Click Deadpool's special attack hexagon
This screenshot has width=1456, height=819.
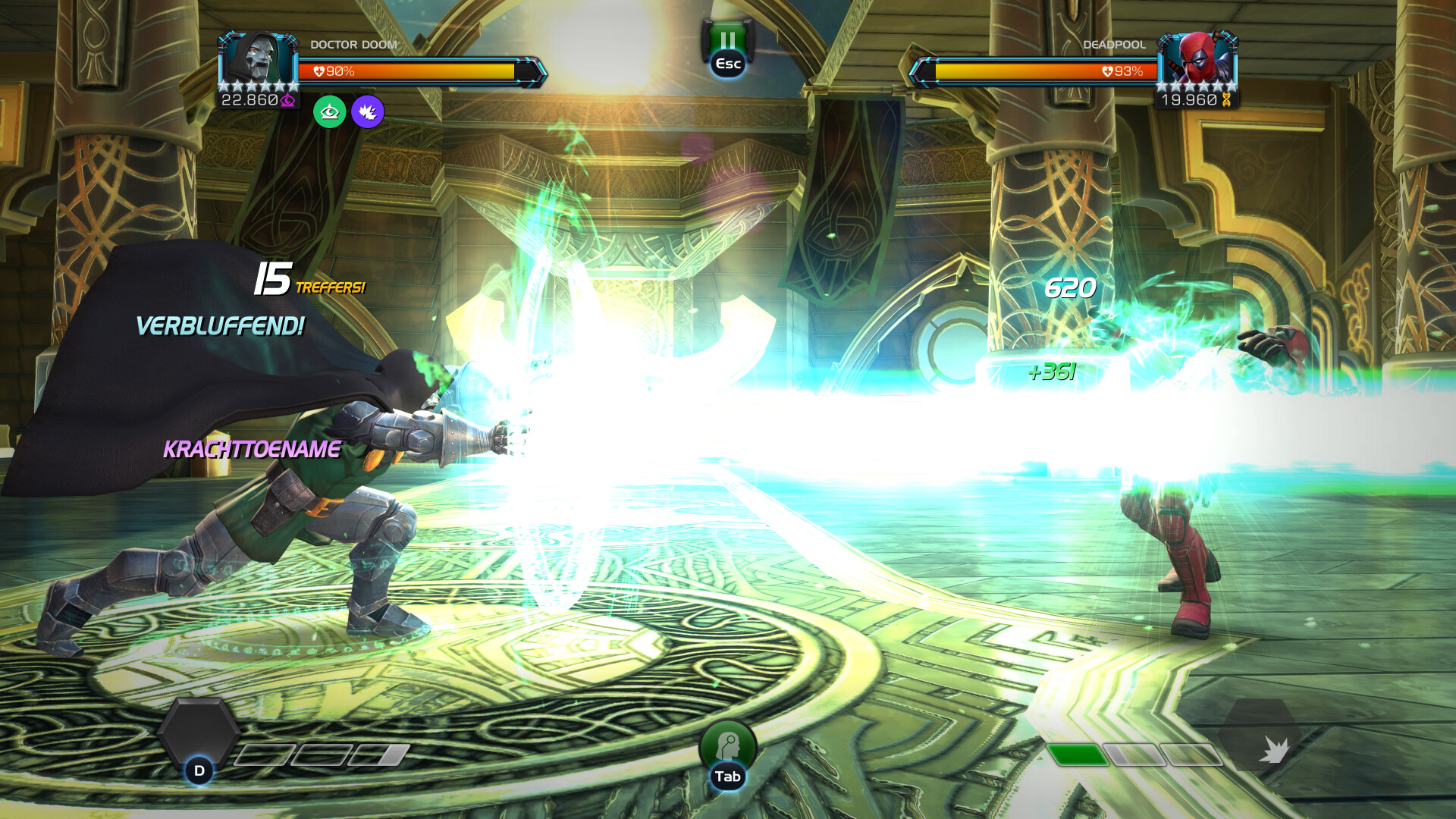(x=1260, y=736)
